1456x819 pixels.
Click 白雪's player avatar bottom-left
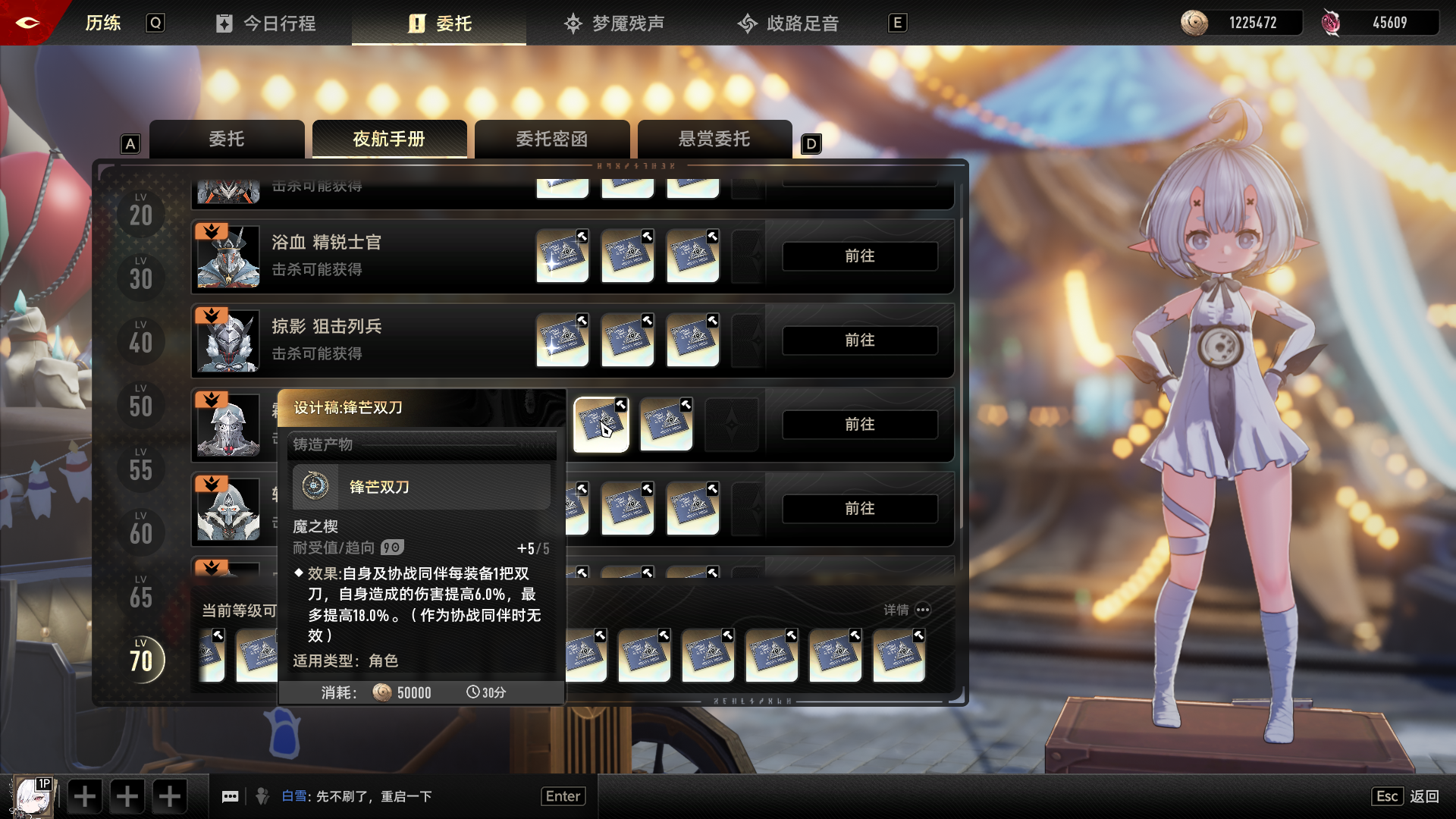point(30,795)
